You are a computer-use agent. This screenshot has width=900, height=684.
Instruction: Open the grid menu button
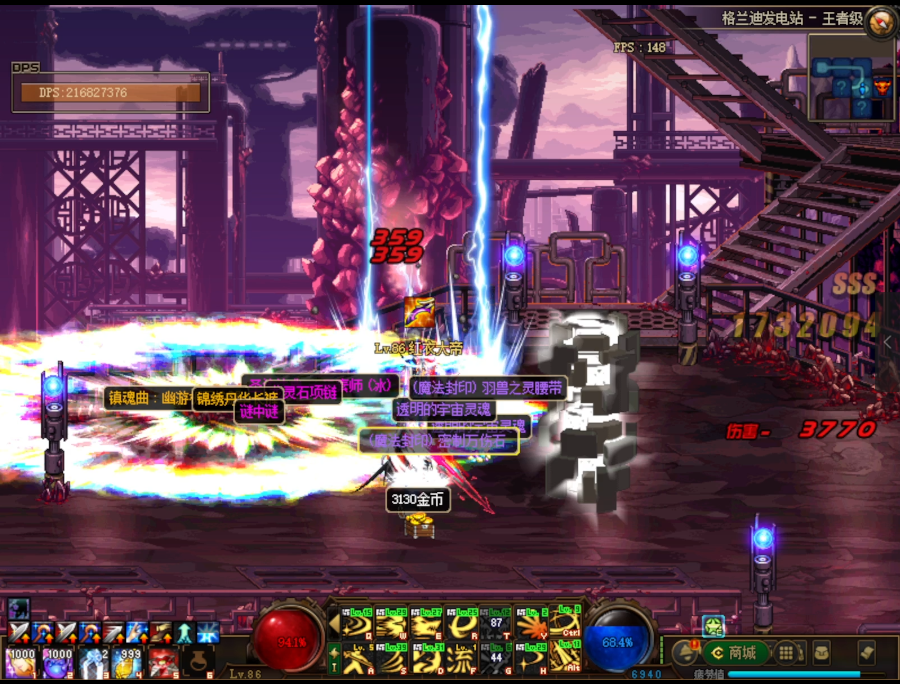pyautogui.click(x=787, y=654)
